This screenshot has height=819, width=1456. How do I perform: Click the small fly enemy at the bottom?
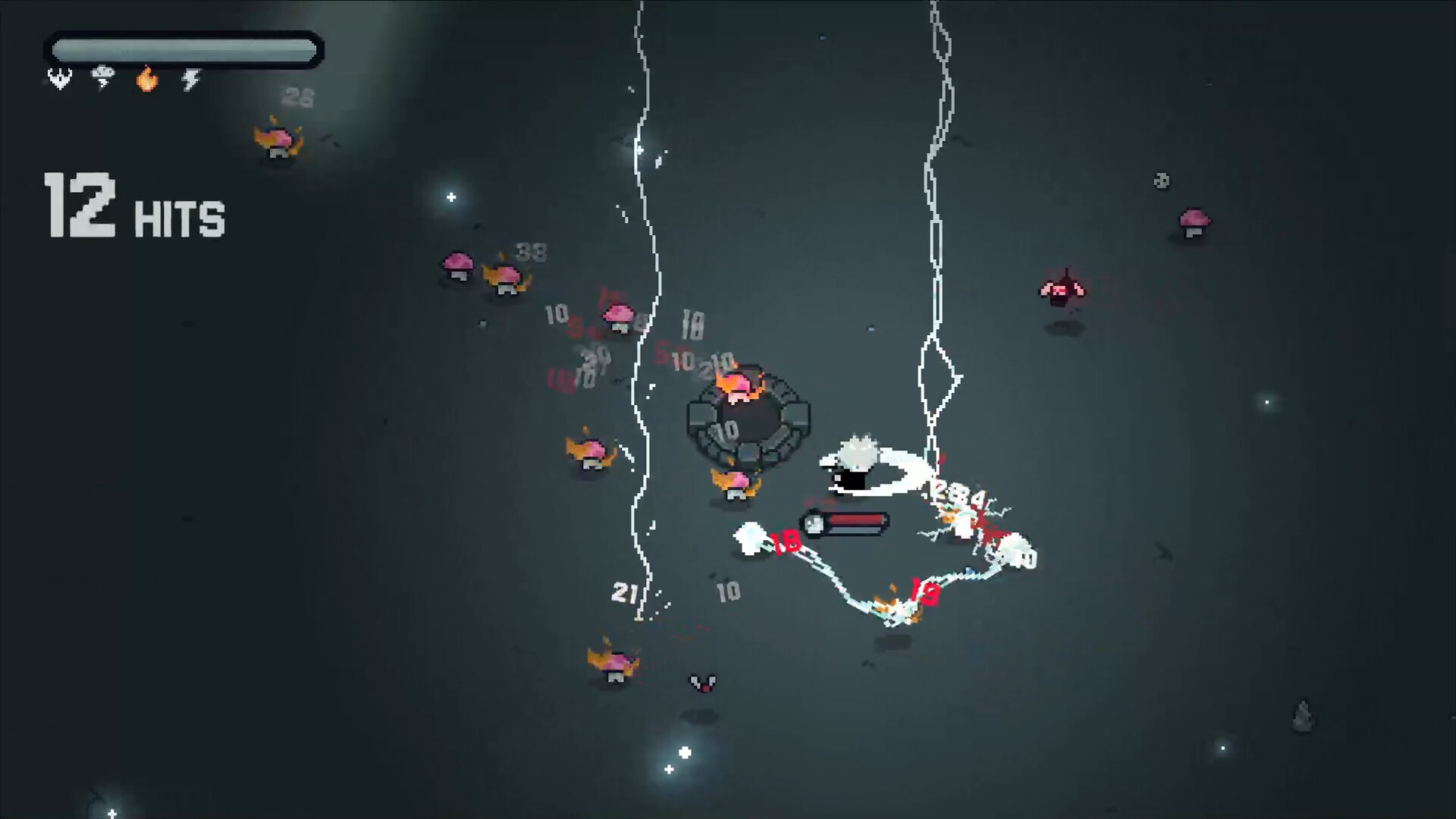click(701, 681)
